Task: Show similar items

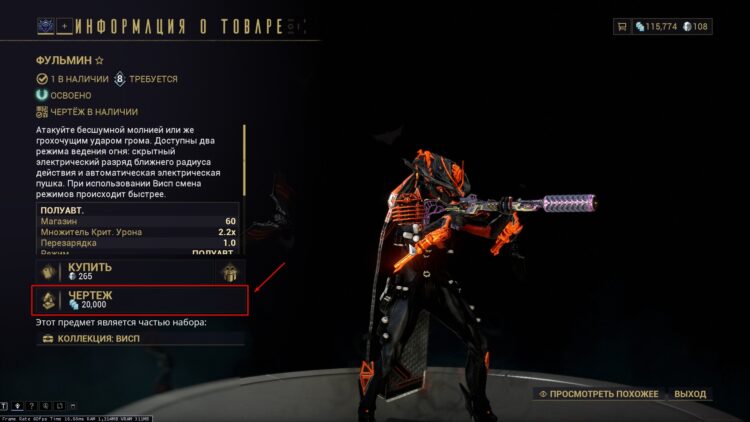Action: [599, 394]
